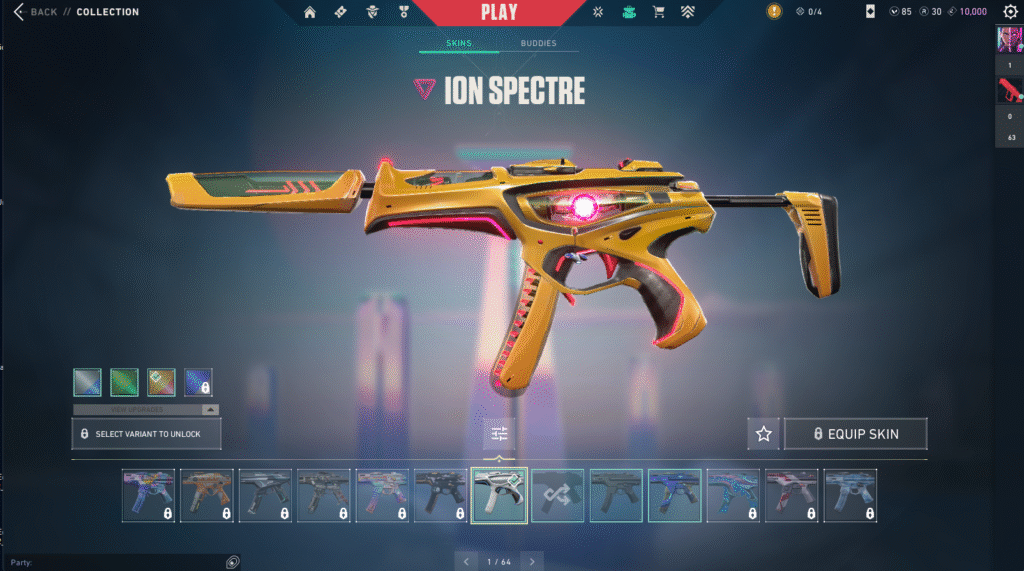
Task: Choose the green variant swatch
Action: 124,382
